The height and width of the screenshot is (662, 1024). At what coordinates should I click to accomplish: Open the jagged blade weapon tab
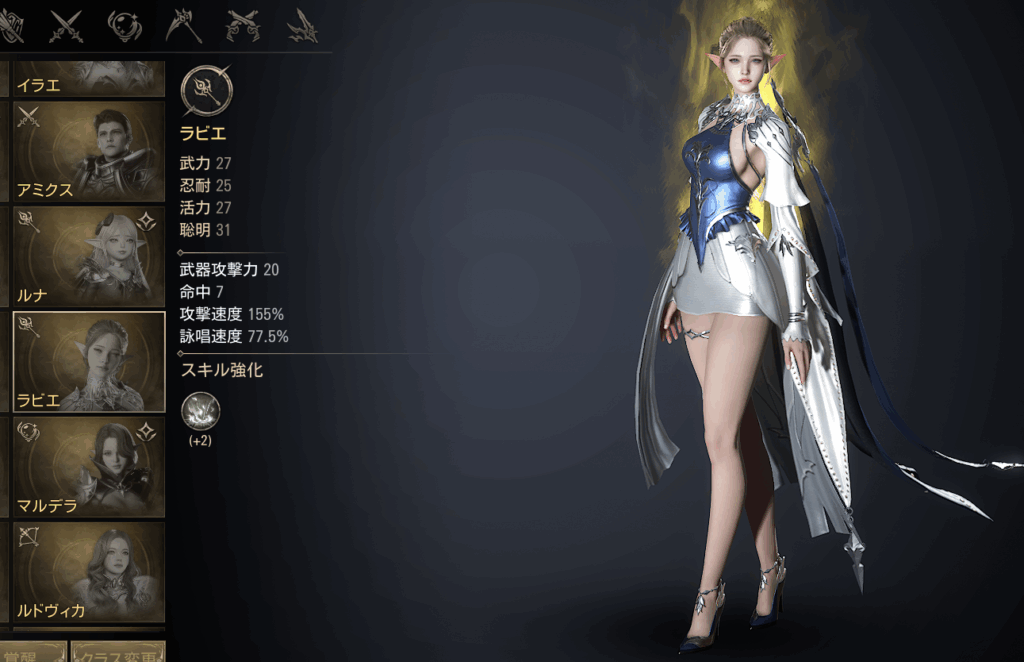(x=302, y=24)
